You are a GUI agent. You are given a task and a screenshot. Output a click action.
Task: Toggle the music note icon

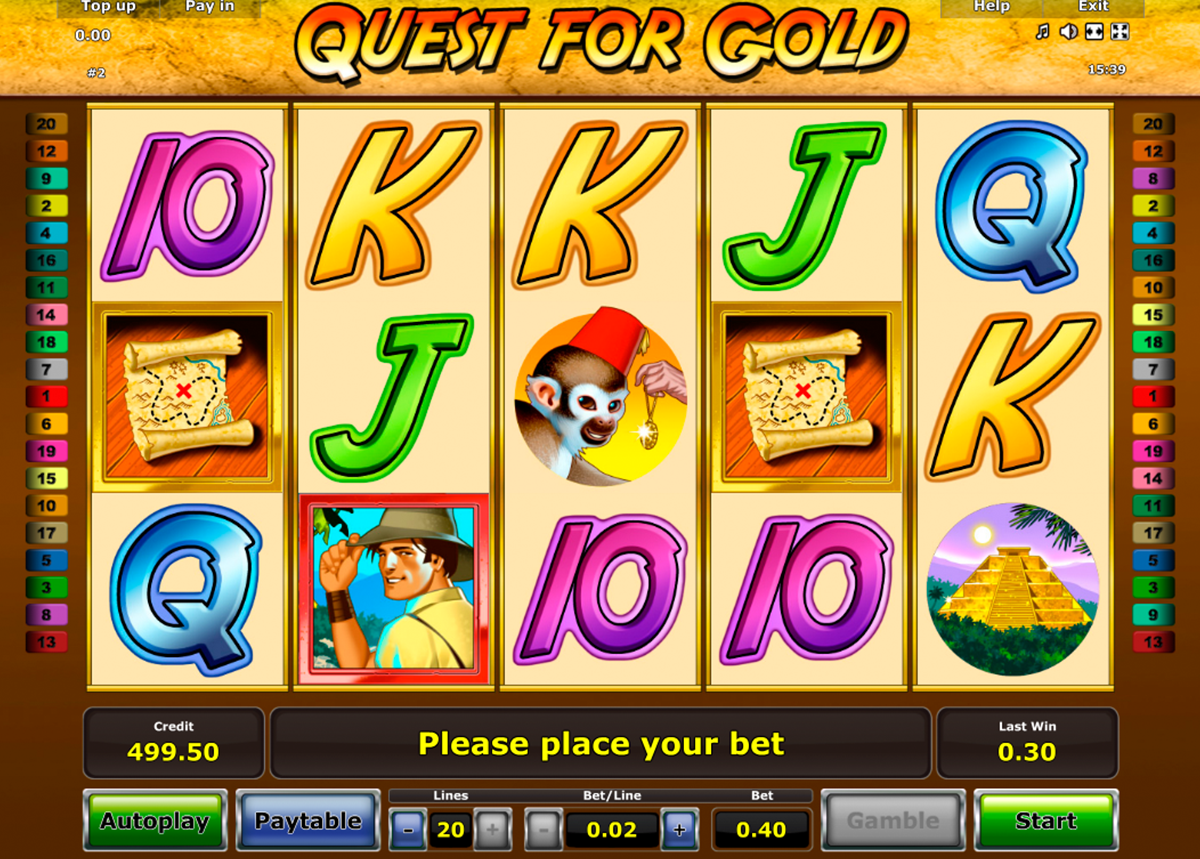[1043, 32]
